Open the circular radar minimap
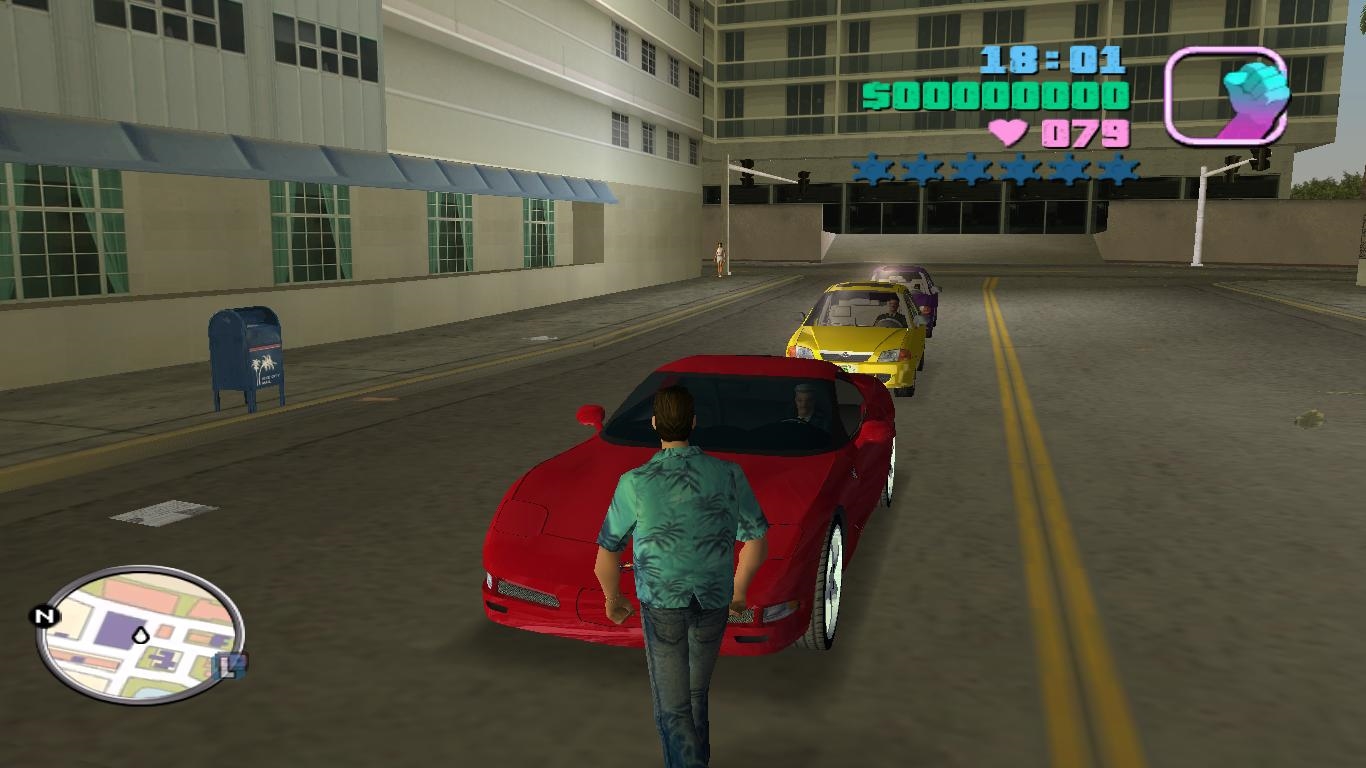This screenshot has width=1366, height=768. click(140, 632)
